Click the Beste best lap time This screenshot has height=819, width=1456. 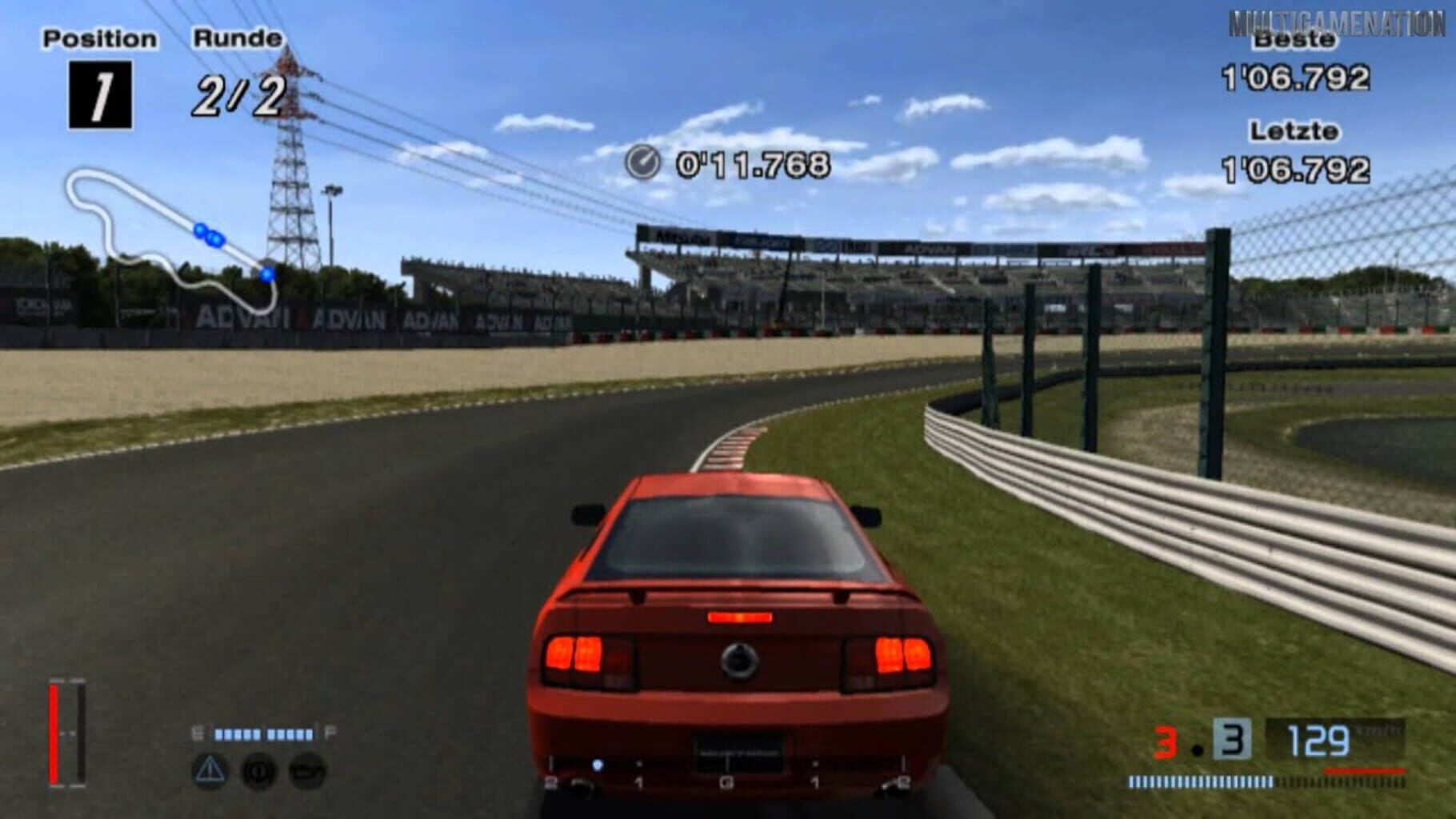pyautogui.click(x=1298, y=80)
